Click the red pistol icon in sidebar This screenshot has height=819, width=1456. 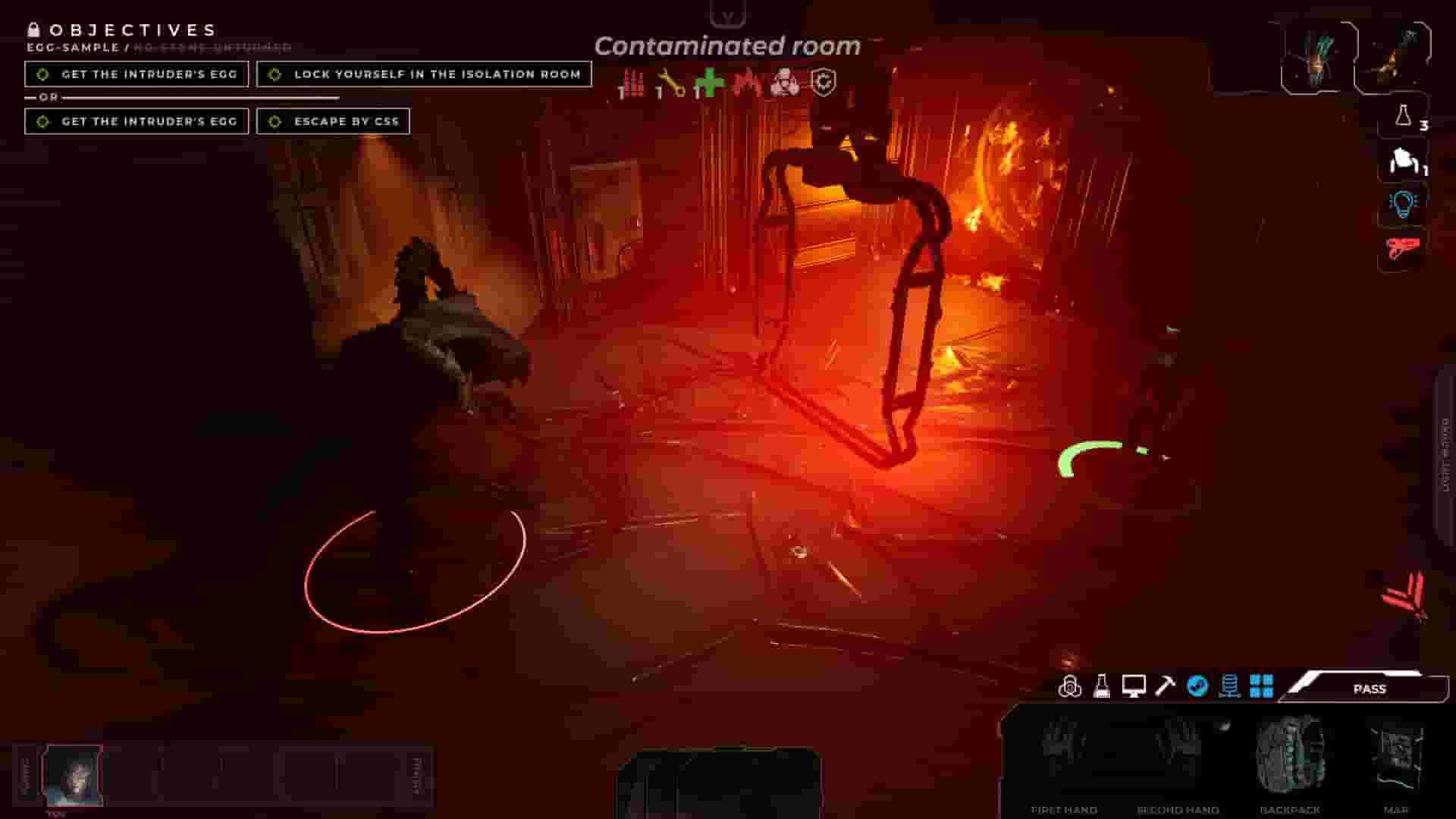click(1403, 250)
